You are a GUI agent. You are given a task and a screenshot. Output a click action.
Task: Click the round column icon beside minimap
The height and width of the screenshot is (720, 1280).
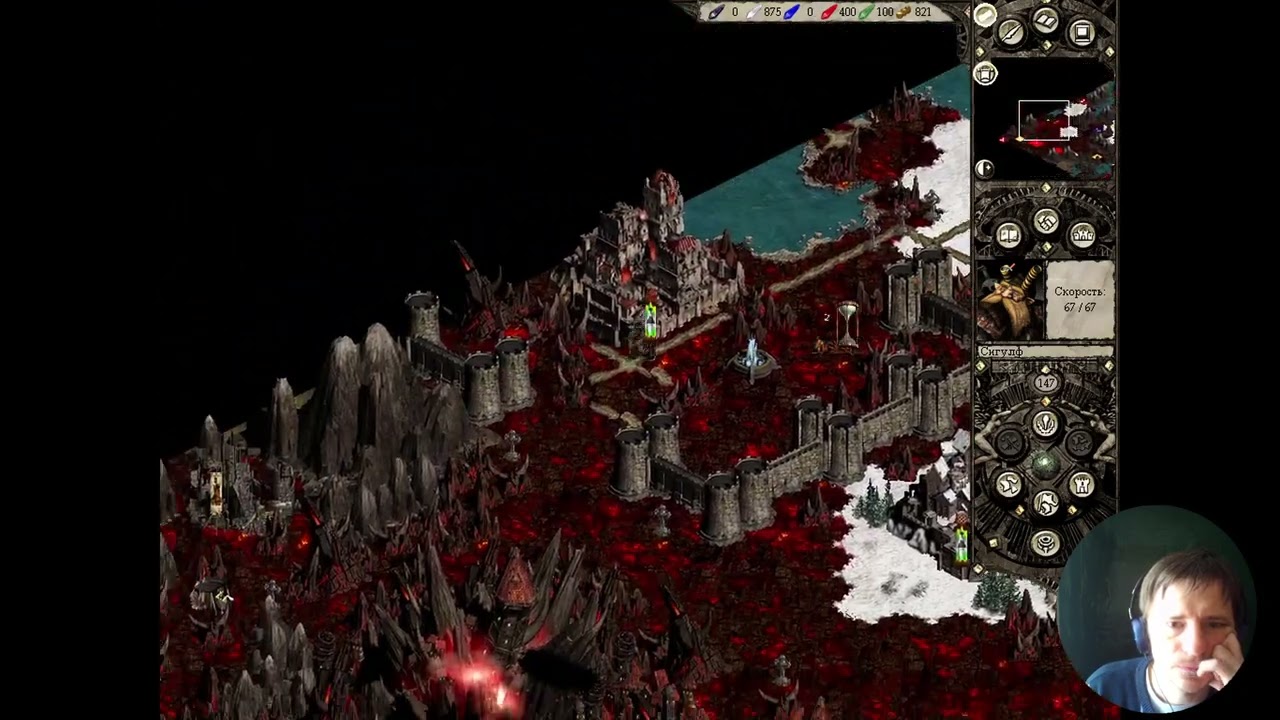coord(986,75)
